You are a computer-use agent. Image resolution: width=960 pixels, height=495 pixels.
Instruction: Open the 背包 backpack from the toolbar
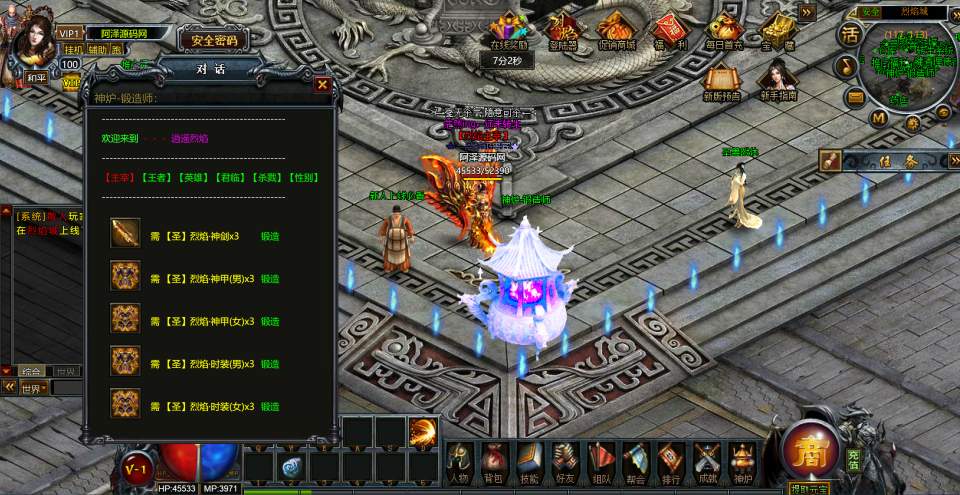493,462
